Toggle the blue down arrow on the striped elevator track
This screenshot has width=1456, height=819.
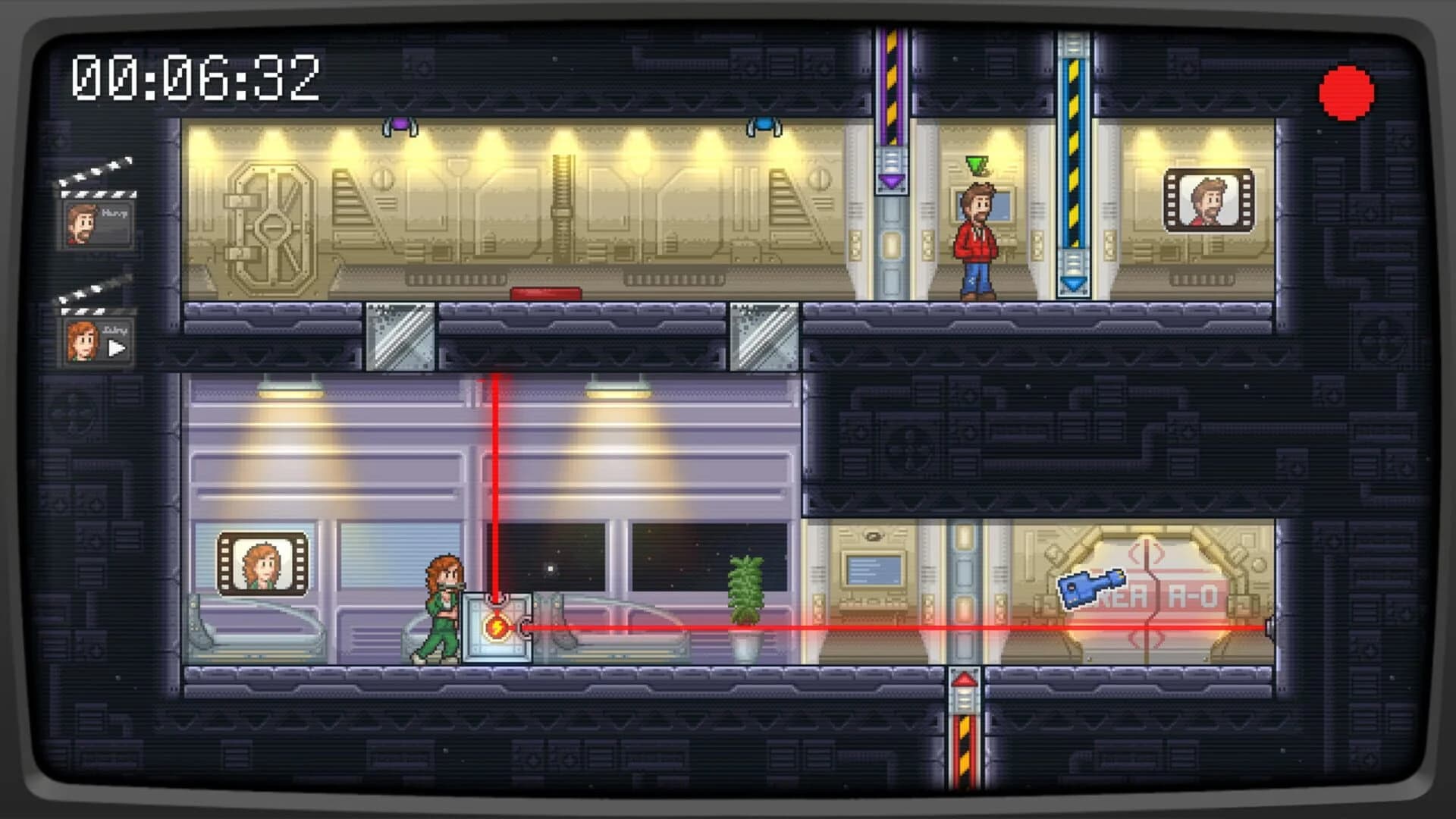coord(1072,281)
